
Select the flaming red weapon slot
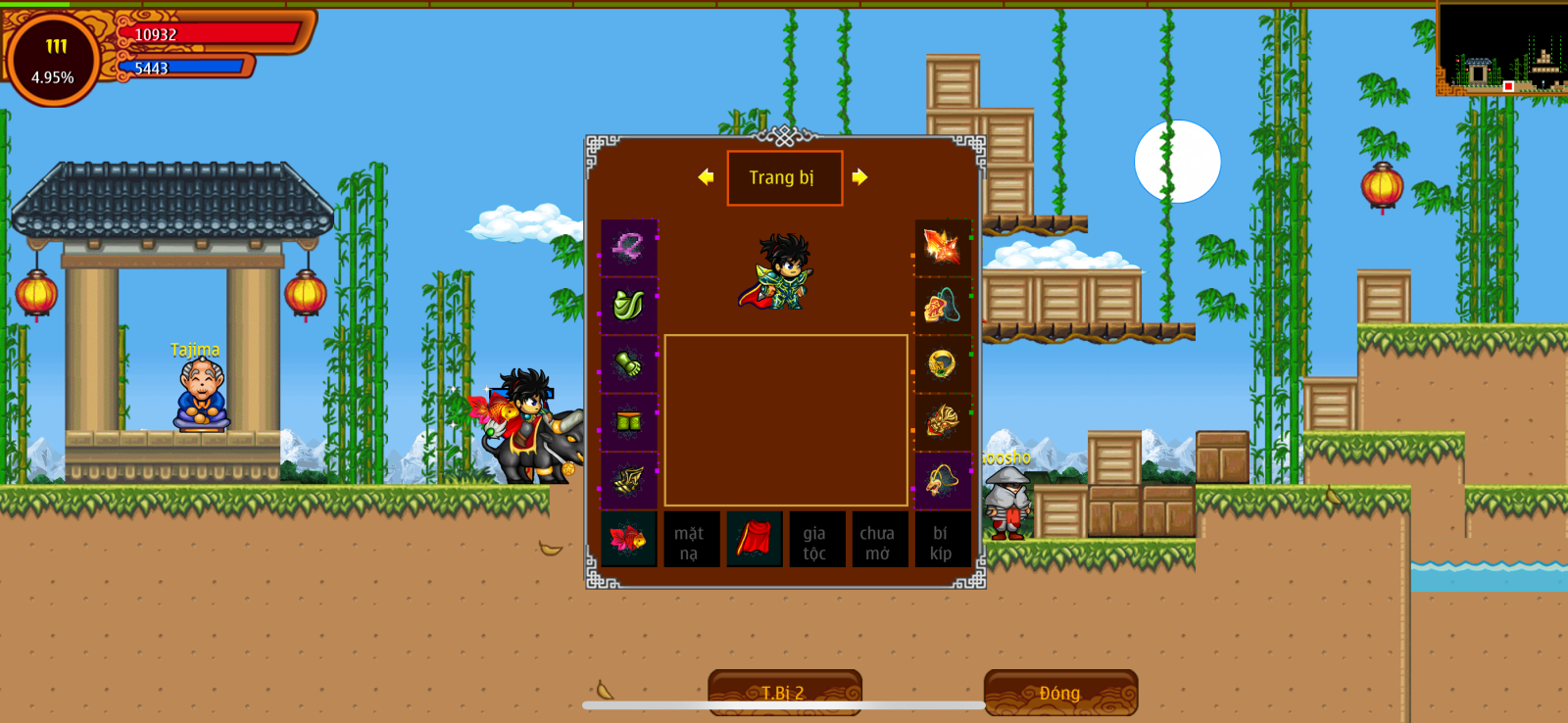[942, 247]
